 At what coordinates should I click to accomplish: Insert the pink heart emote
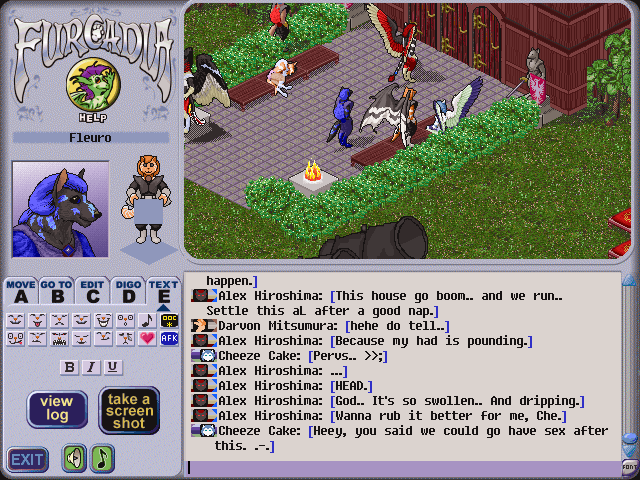click(148, 339)
